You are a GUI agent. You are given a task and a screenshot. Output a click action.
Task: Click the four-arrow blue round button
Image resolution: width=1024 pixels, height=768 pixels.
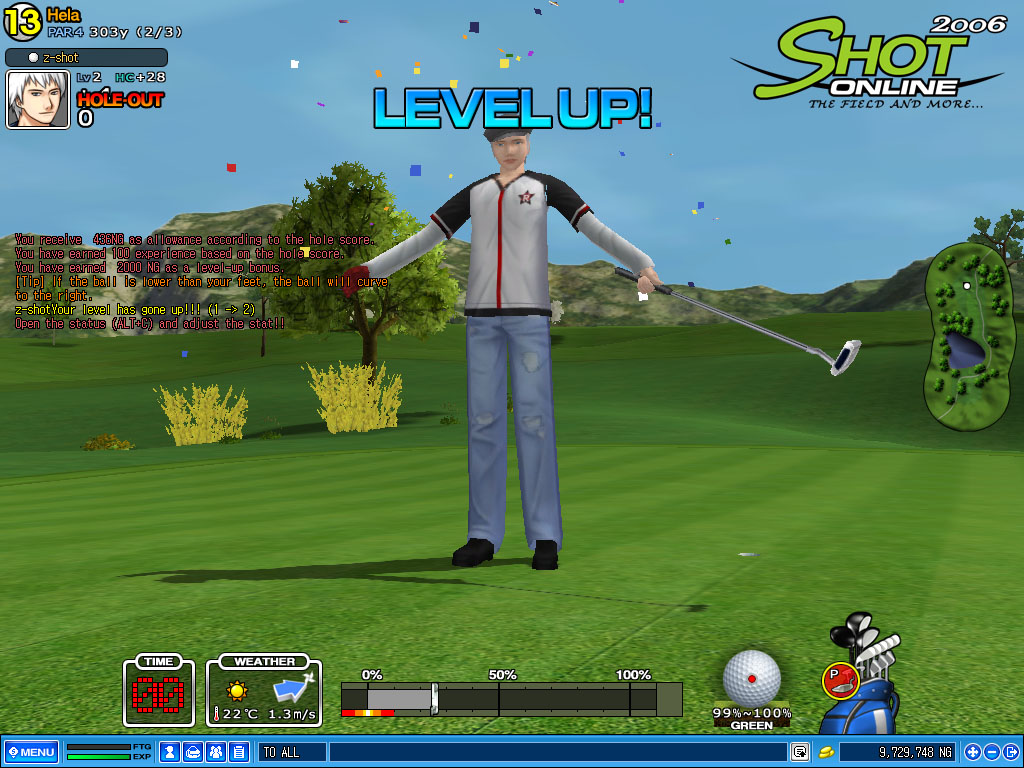[x=972, y=751]
